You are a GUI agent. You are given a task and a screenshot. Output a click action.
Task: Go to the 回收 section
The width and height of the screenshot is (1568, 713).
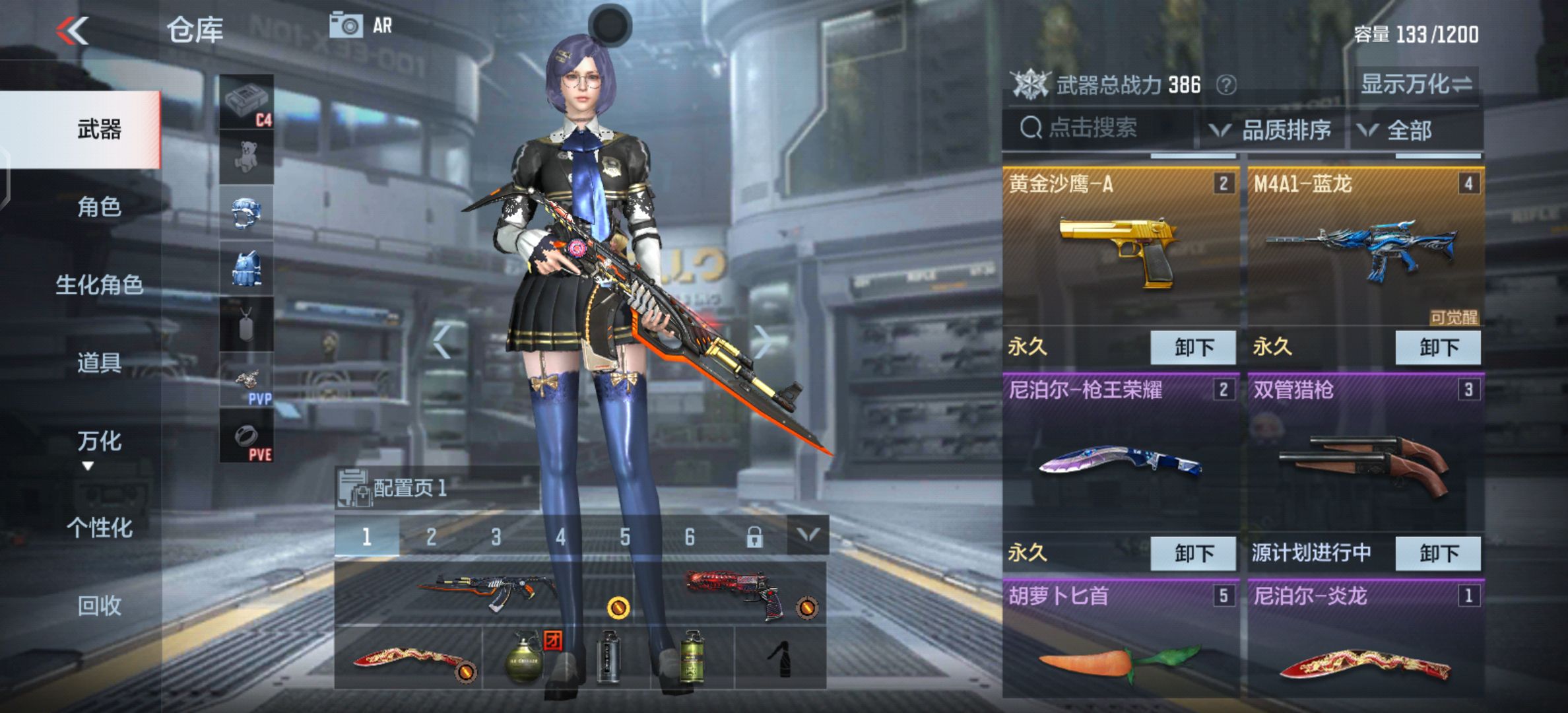point(99,605)
